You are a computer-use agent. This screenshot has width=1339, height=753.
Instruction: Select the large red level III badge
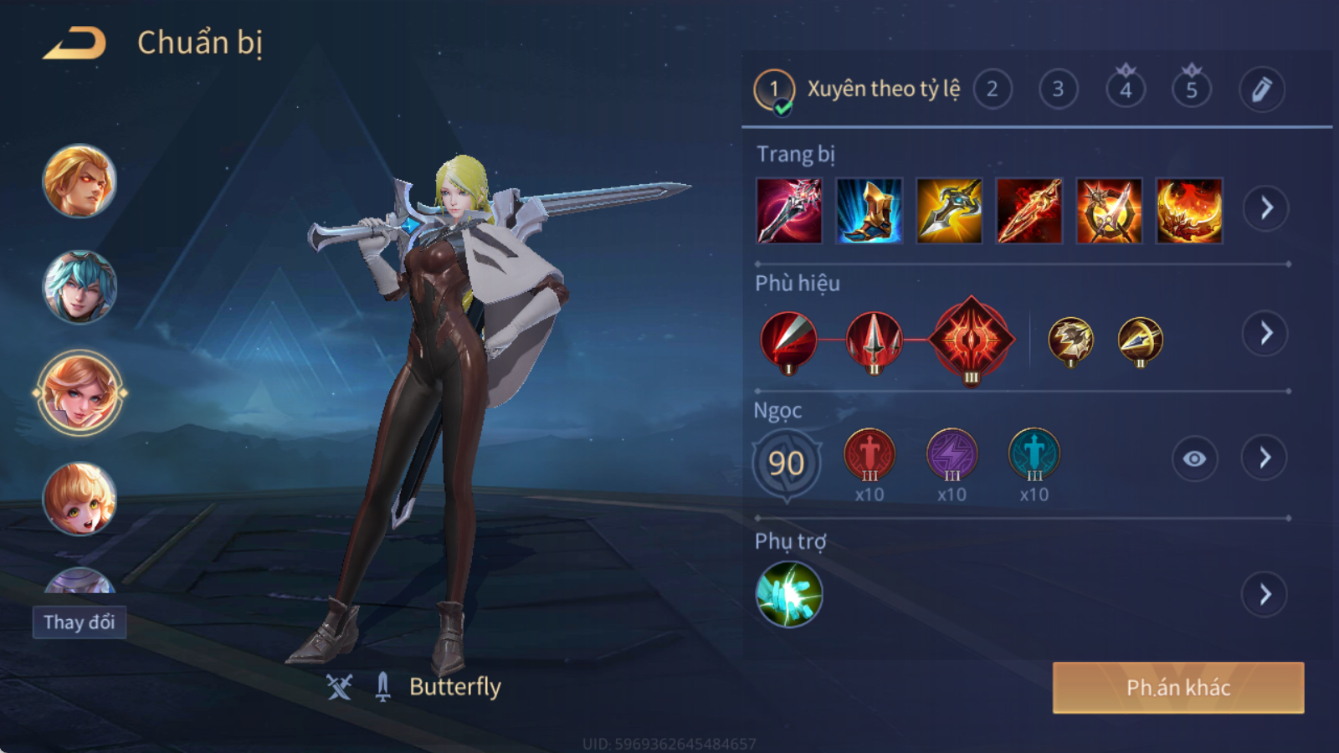971,340
